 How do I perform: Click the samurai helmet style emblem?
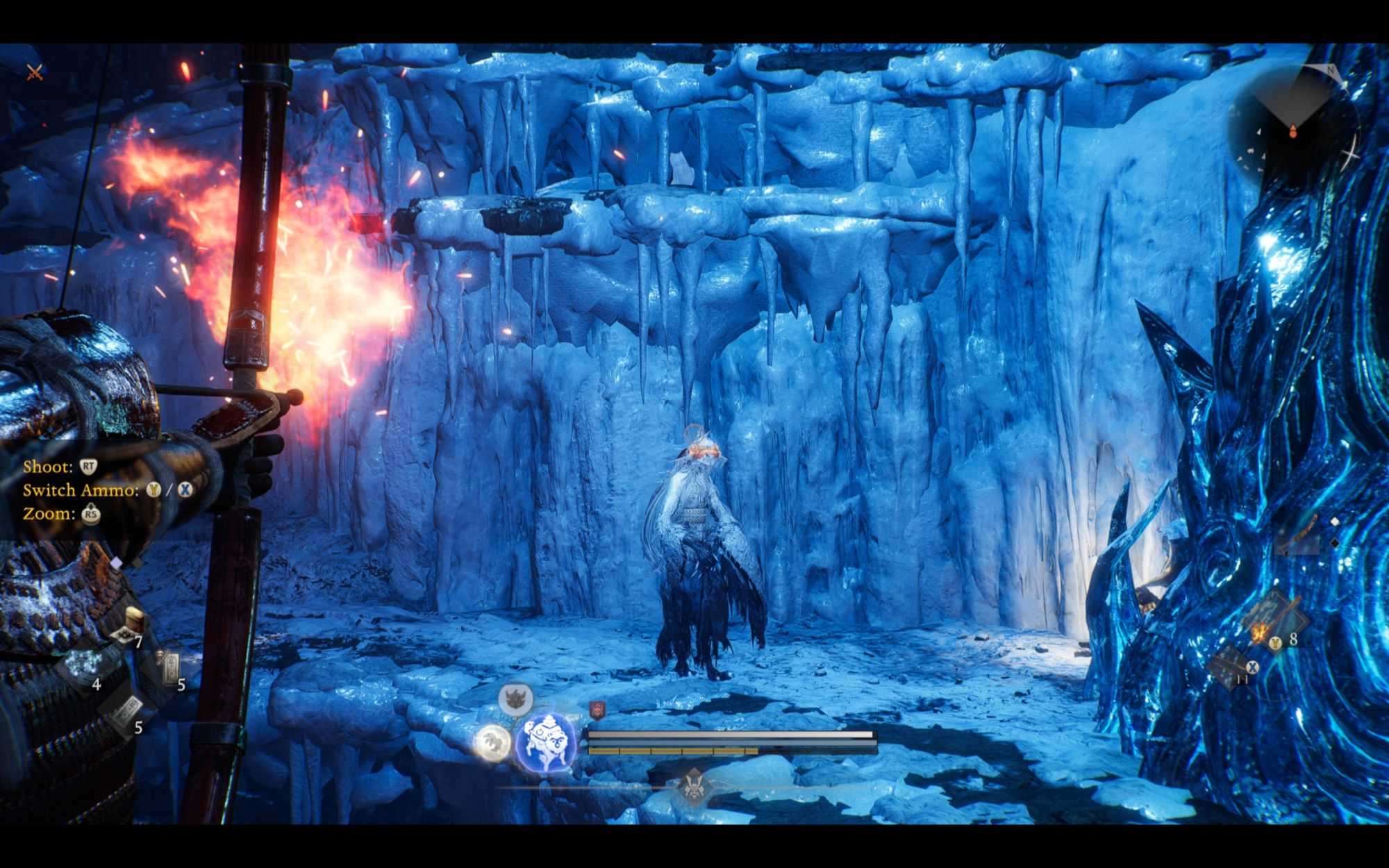tap(694, 787)
